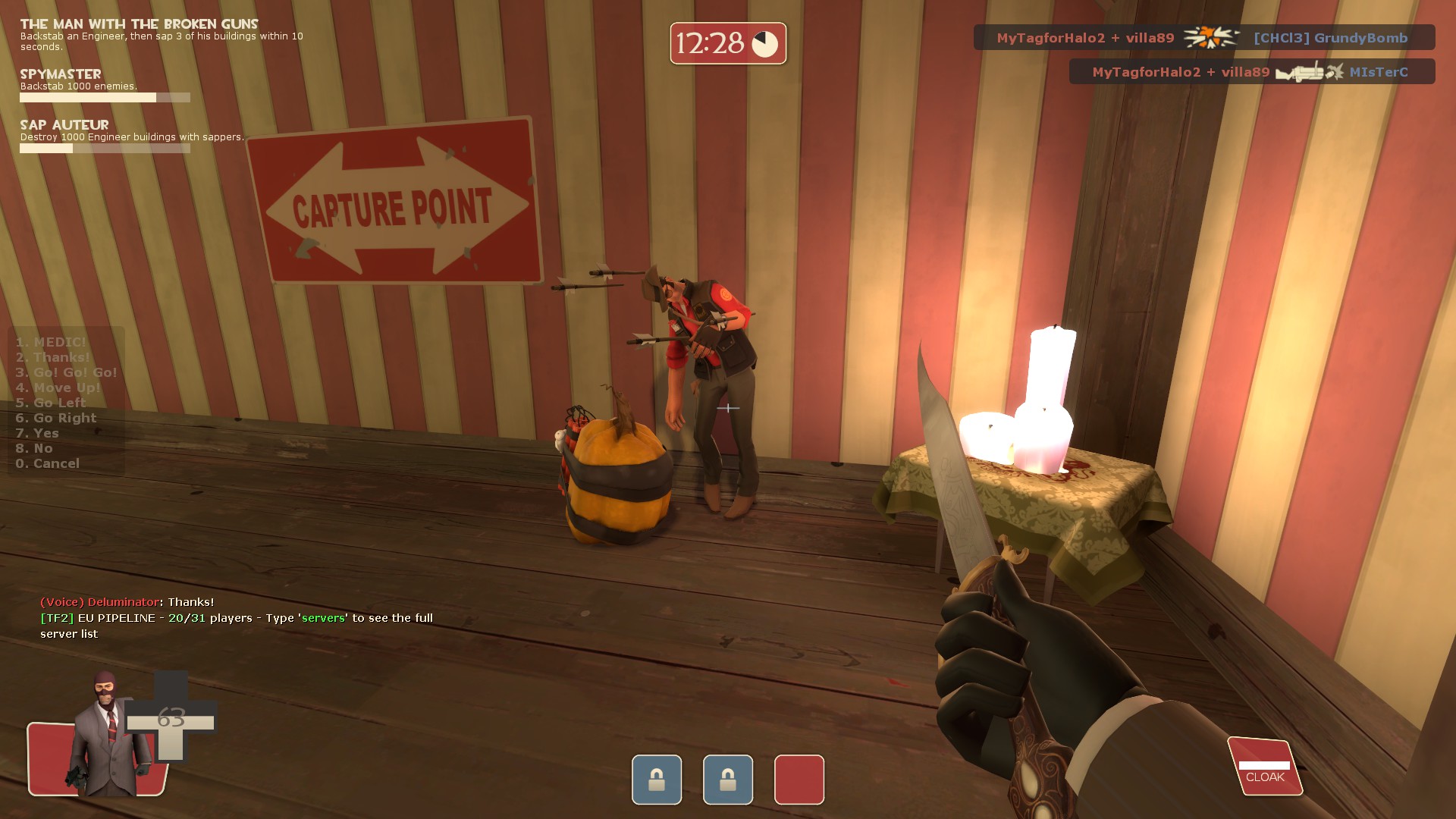Select the "Move Up!" voice command
This screenshot has width=1456, height=819.
pyautogui.click(x=58, y=388)
